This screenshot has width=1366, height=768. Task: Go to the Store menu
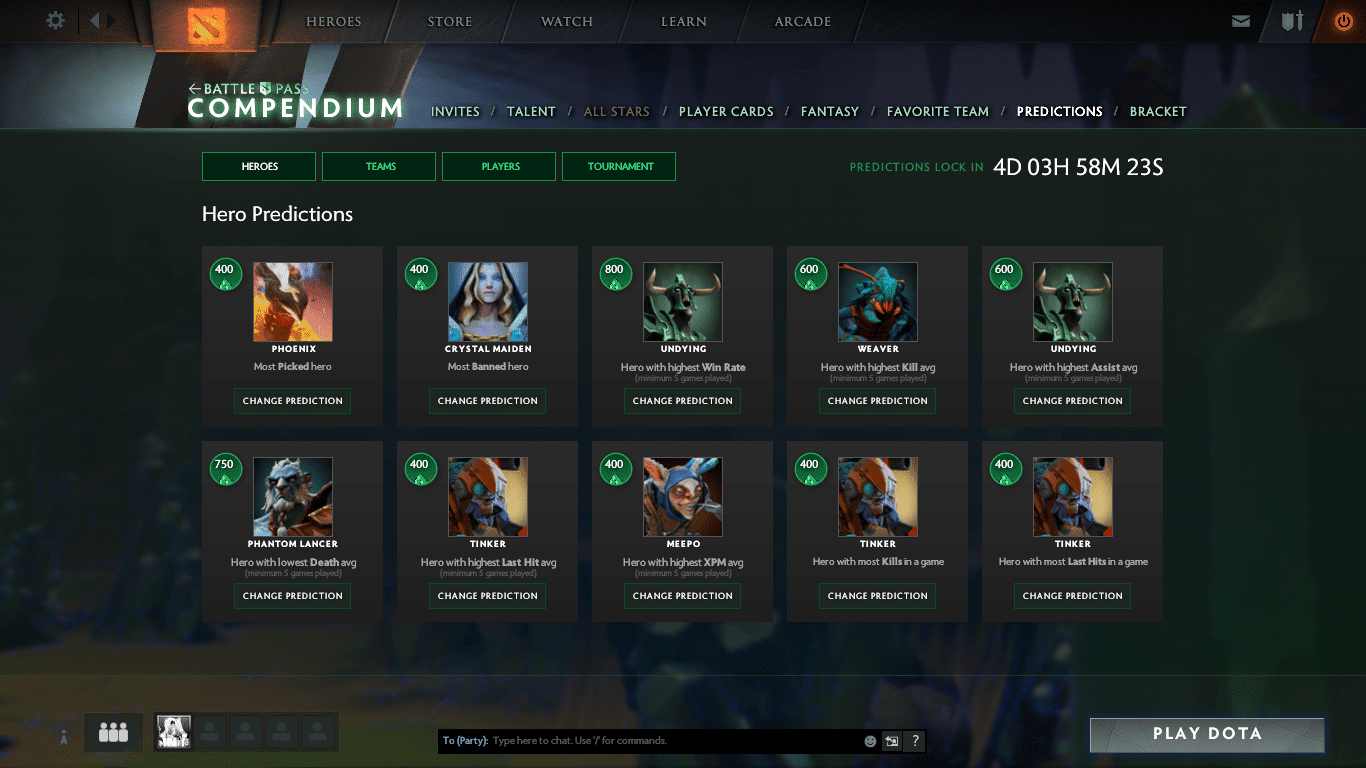click(450, 22)
